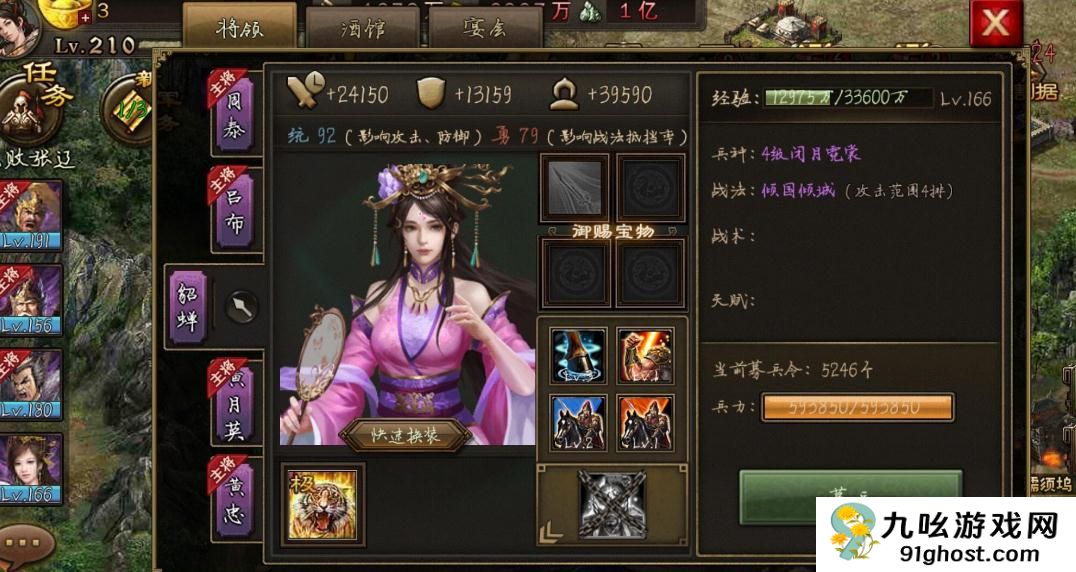Image resolution: width=1076 pixels, height=572 pixels.
Task: Close the general panel with the red X
Action: [995, 23]
